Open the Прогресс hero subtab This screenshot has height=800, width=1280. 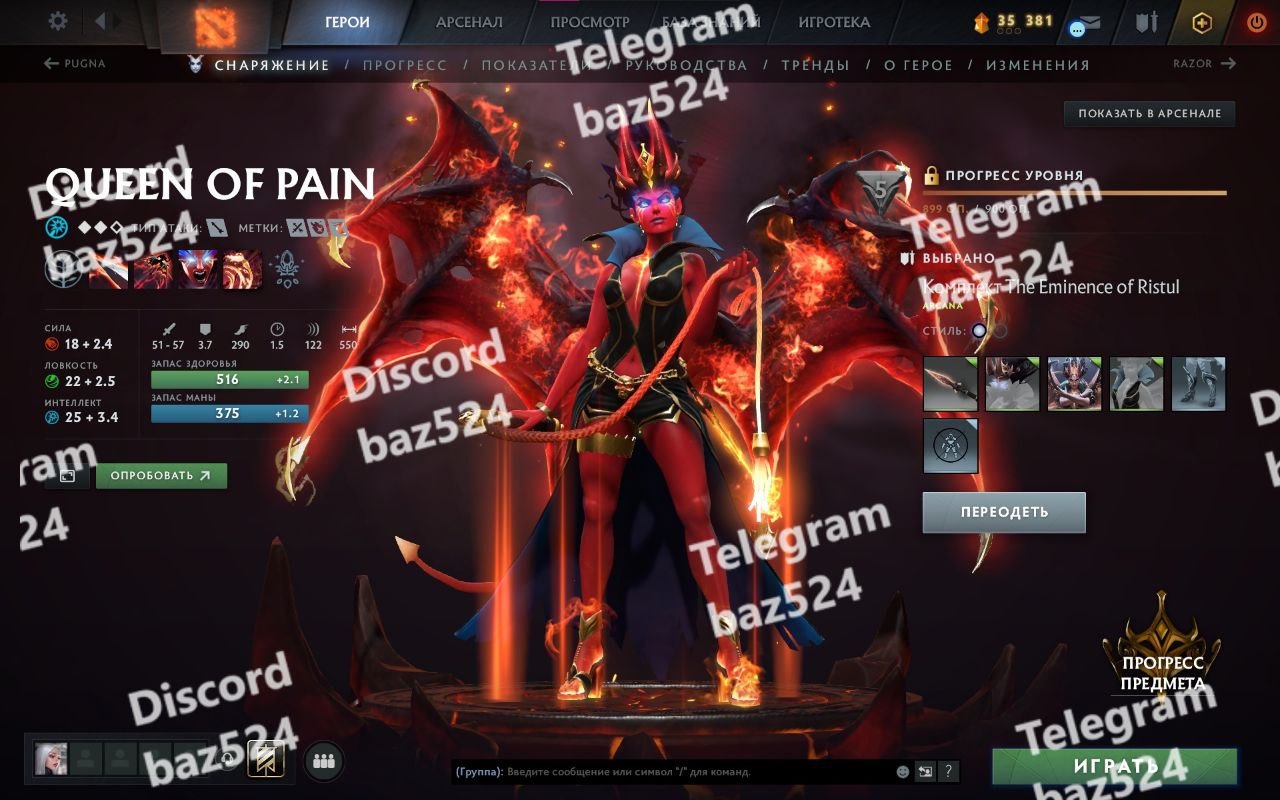[405, 65]
